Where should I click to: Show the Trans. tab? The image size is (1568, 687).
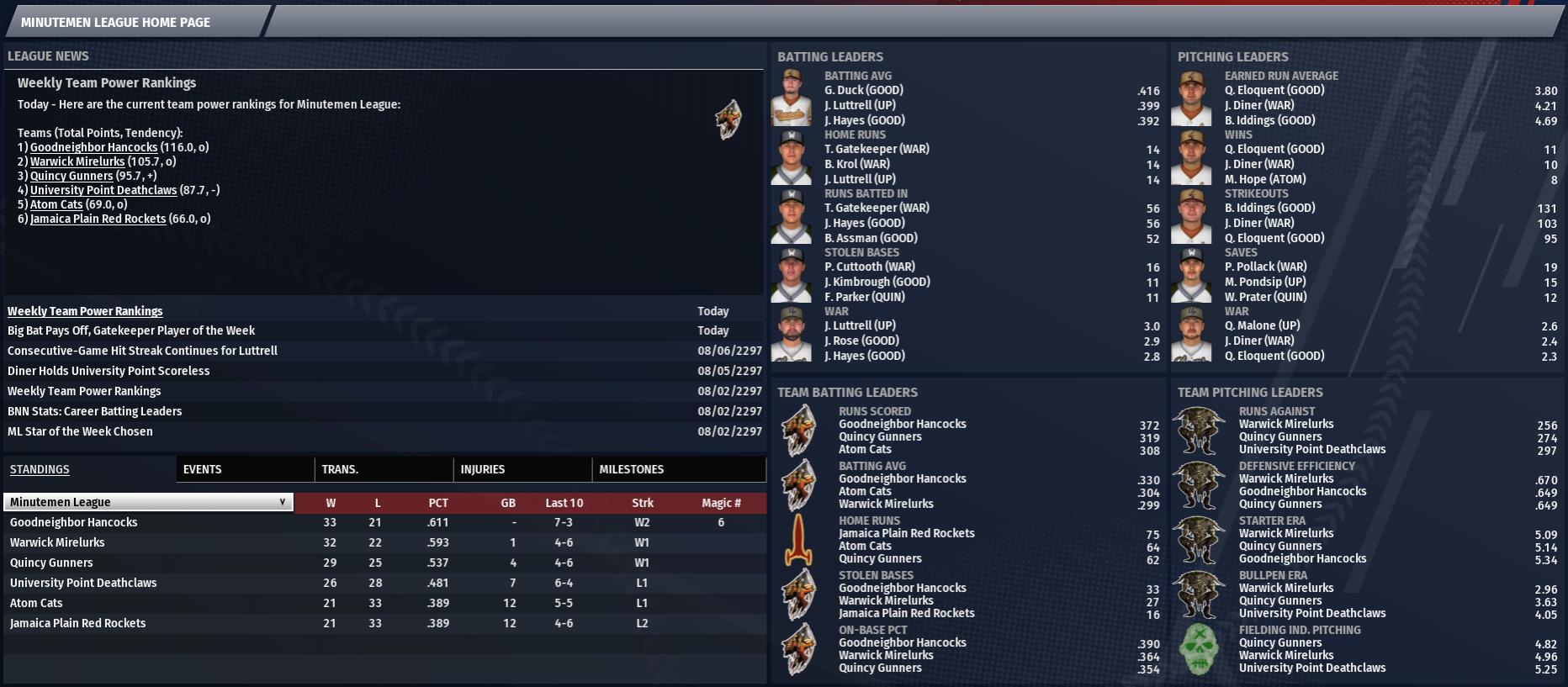pos(340,469)
